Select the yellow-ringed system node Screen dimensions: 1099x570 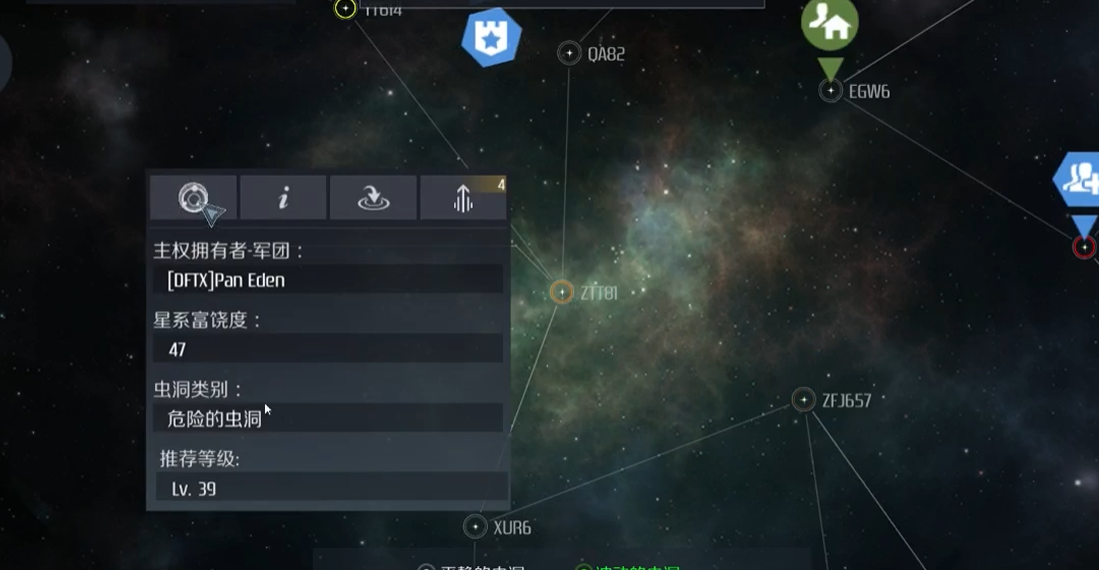(345, 9)
